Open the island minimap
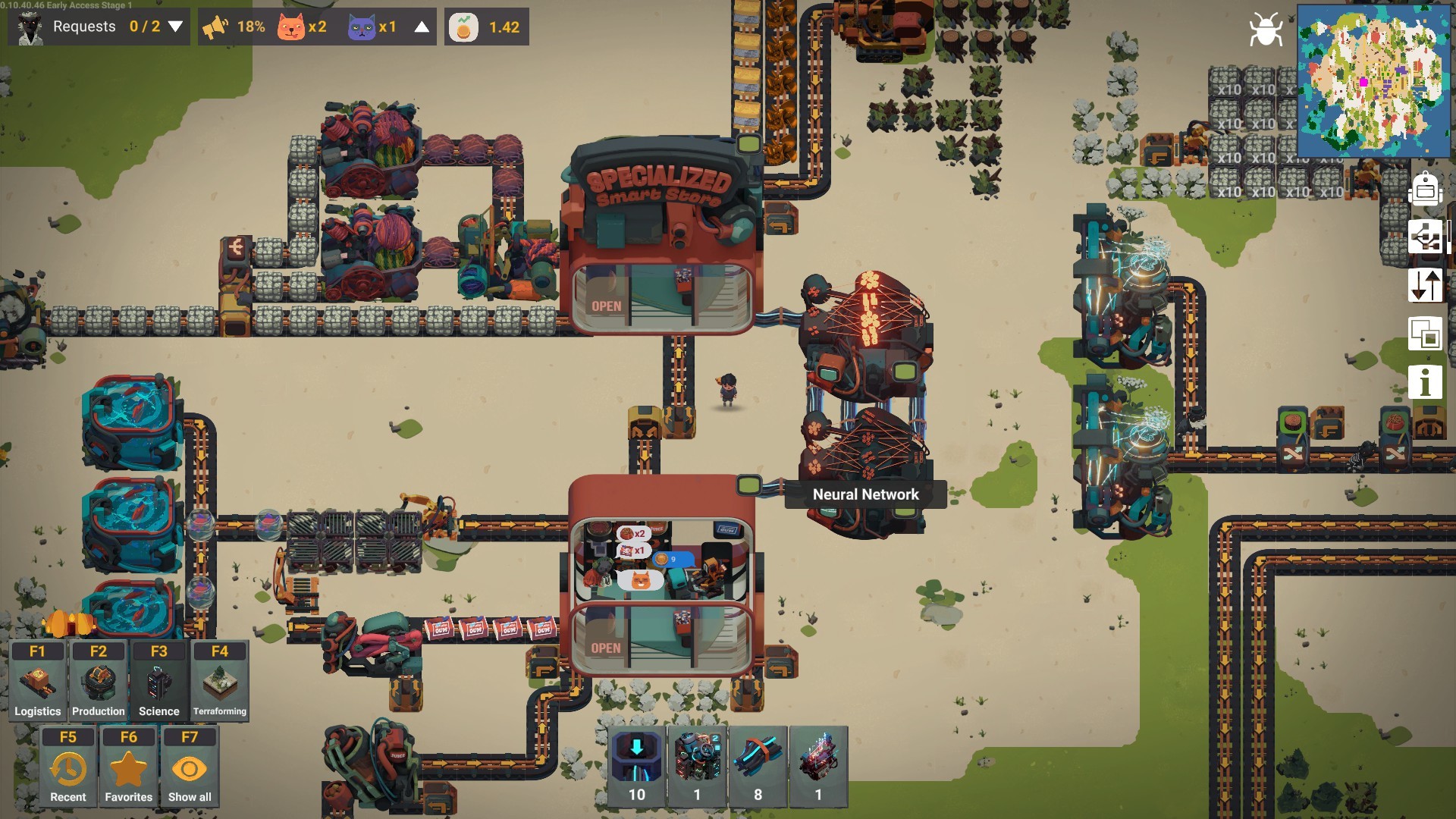The height and width of the screenshot is (819, 1456). [1373, 80]
